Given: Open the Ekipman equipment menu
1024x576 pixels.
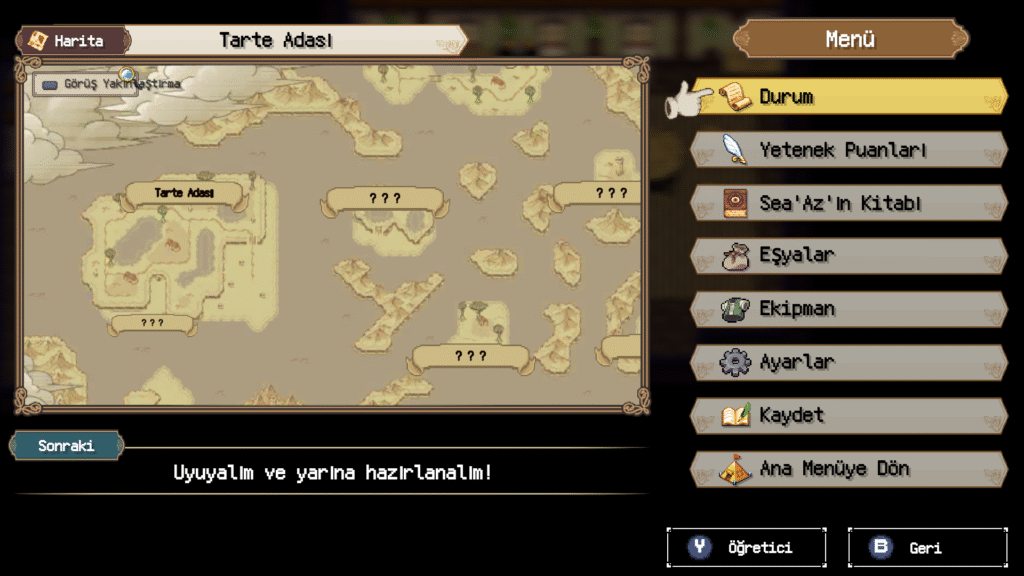Looking at the screenshot, I should 848,309.
